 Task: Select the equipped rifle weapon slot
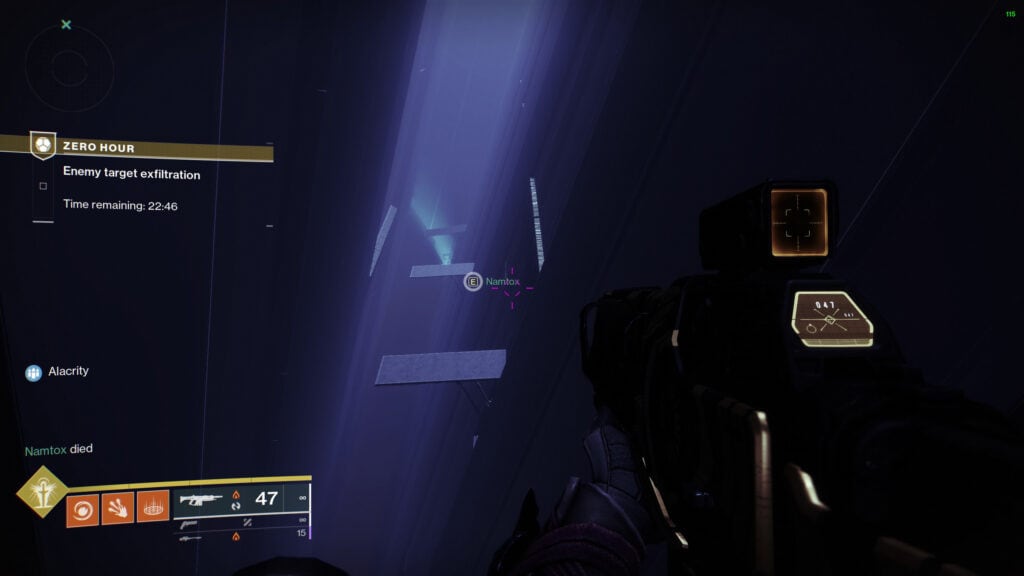201,499
